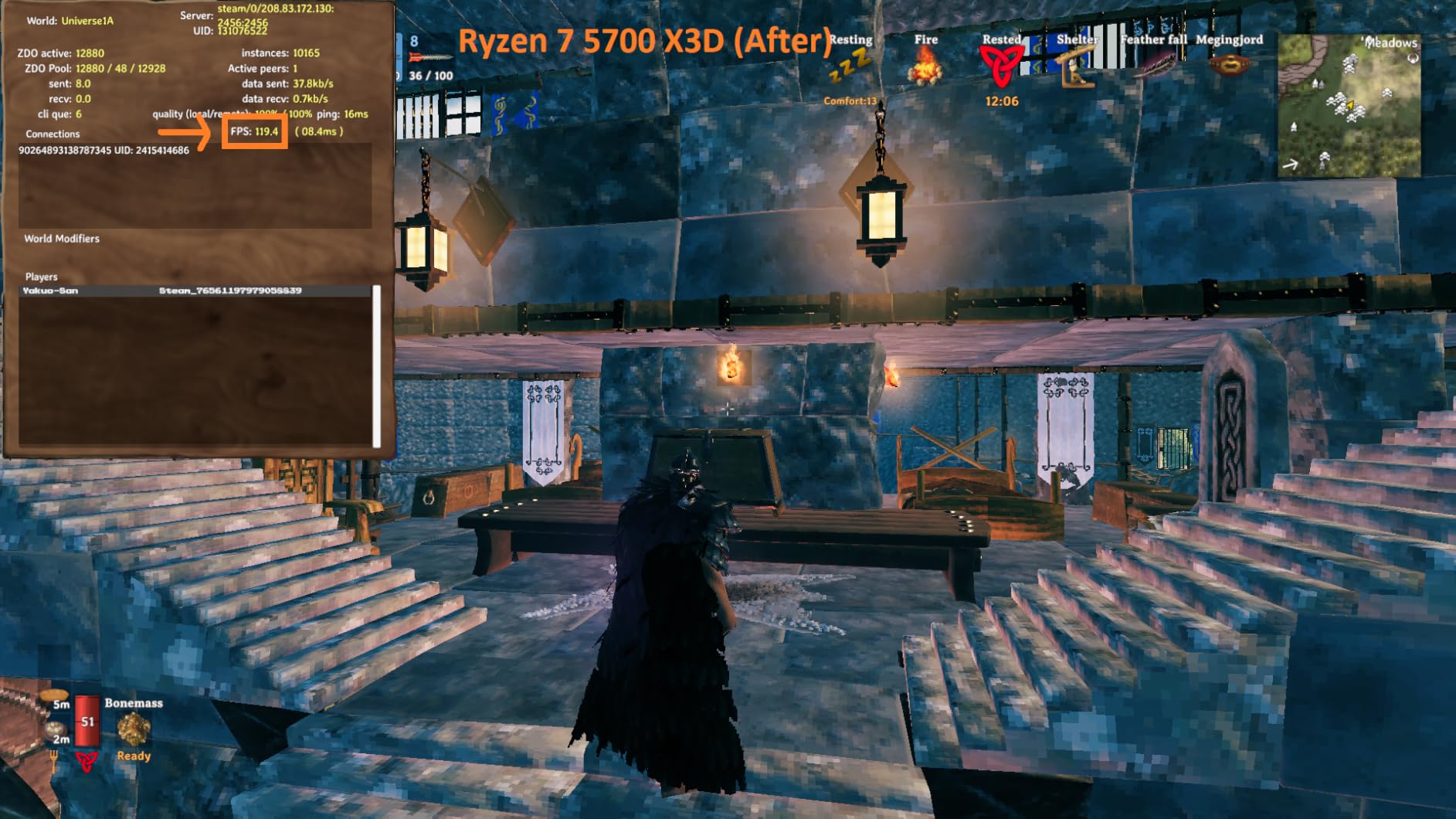Select the Yakuo-San row in Players list
This screenshot has height=819, width=1456.
[193, 291]
